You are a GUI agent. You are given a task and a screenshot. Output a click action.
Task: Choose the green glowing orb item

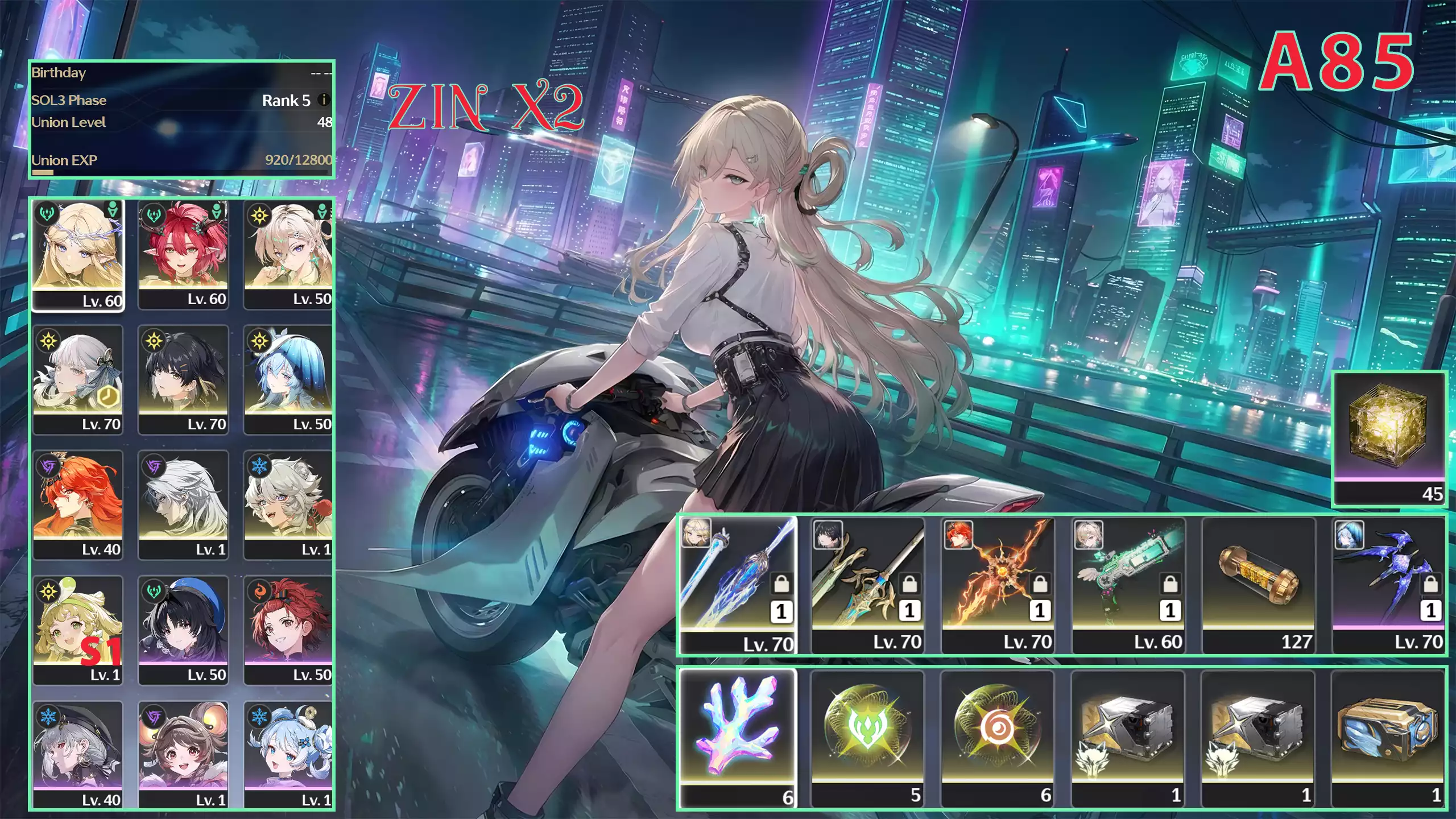point(868,738)
